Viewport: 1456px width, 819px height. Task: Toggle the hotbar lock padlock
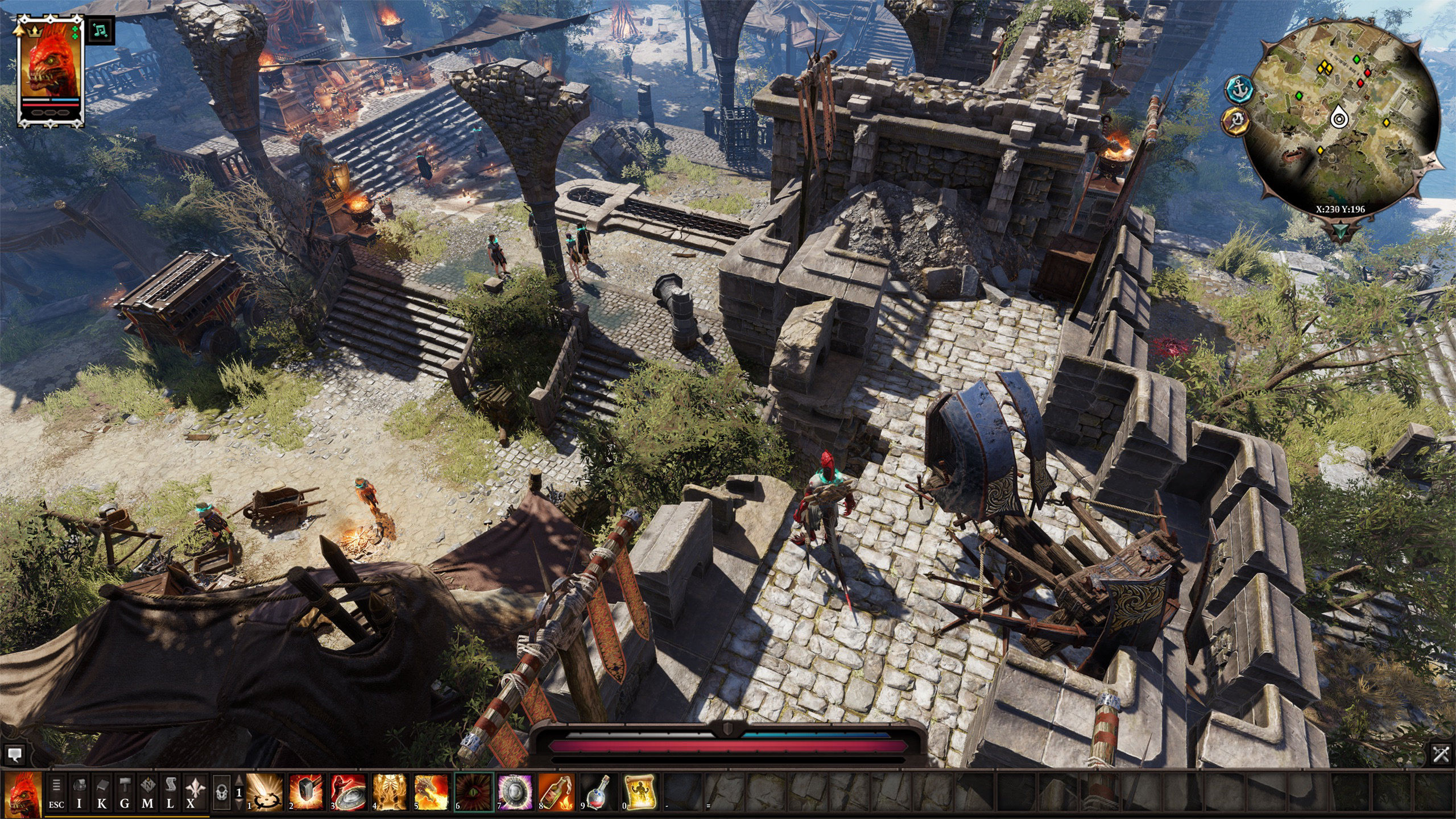point(222,792)
